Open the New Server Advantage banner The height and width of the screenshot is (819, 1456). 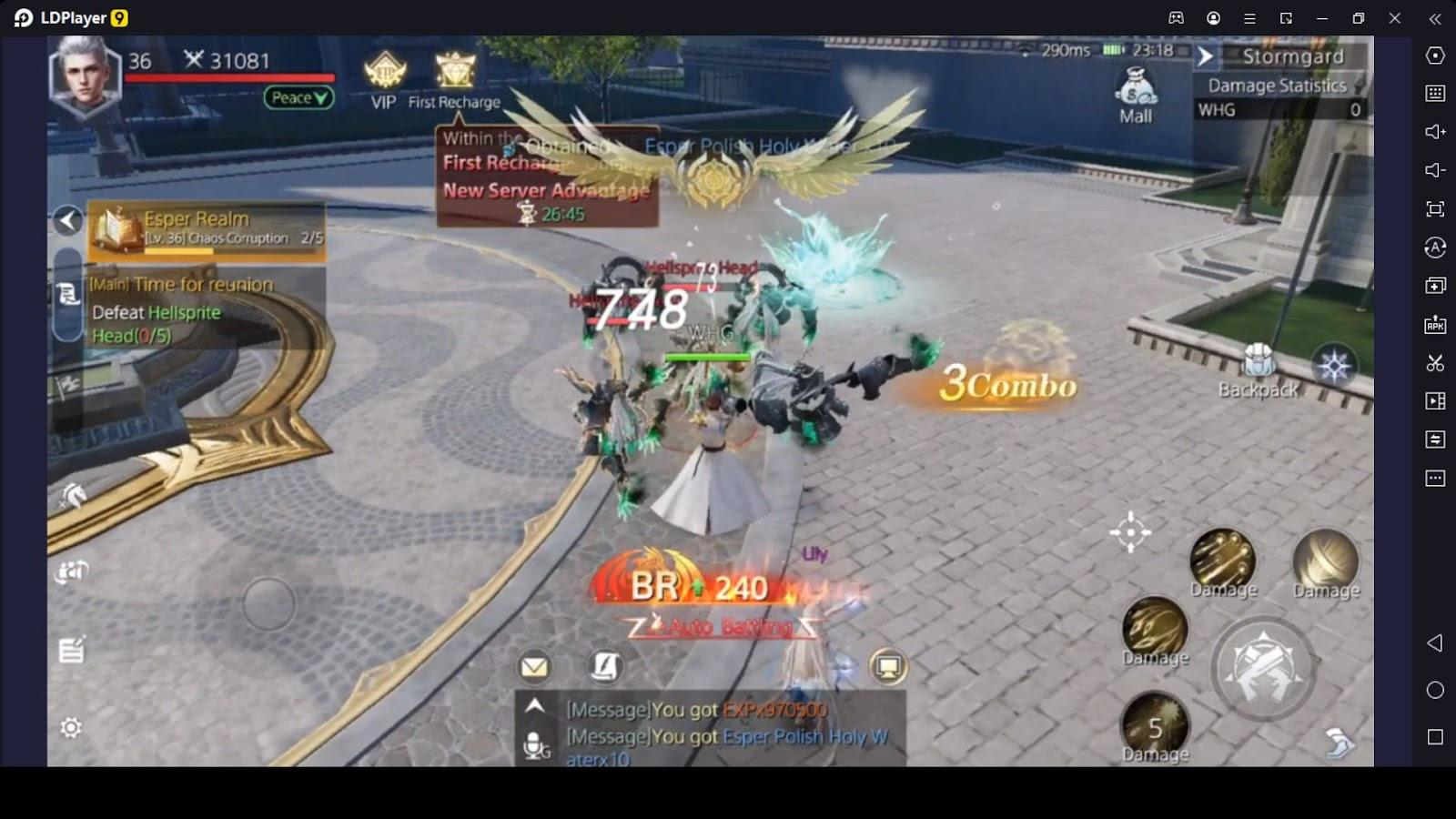(x=546, y=191)
